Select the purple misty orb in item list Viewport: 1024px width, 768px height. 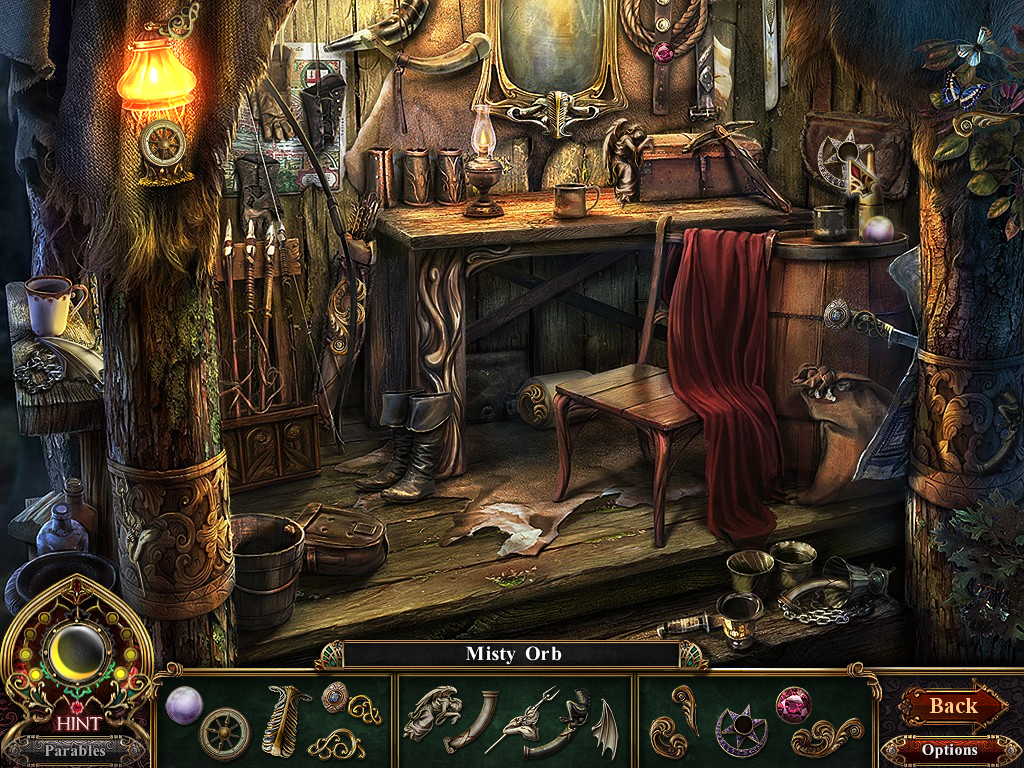click(184, 705)
